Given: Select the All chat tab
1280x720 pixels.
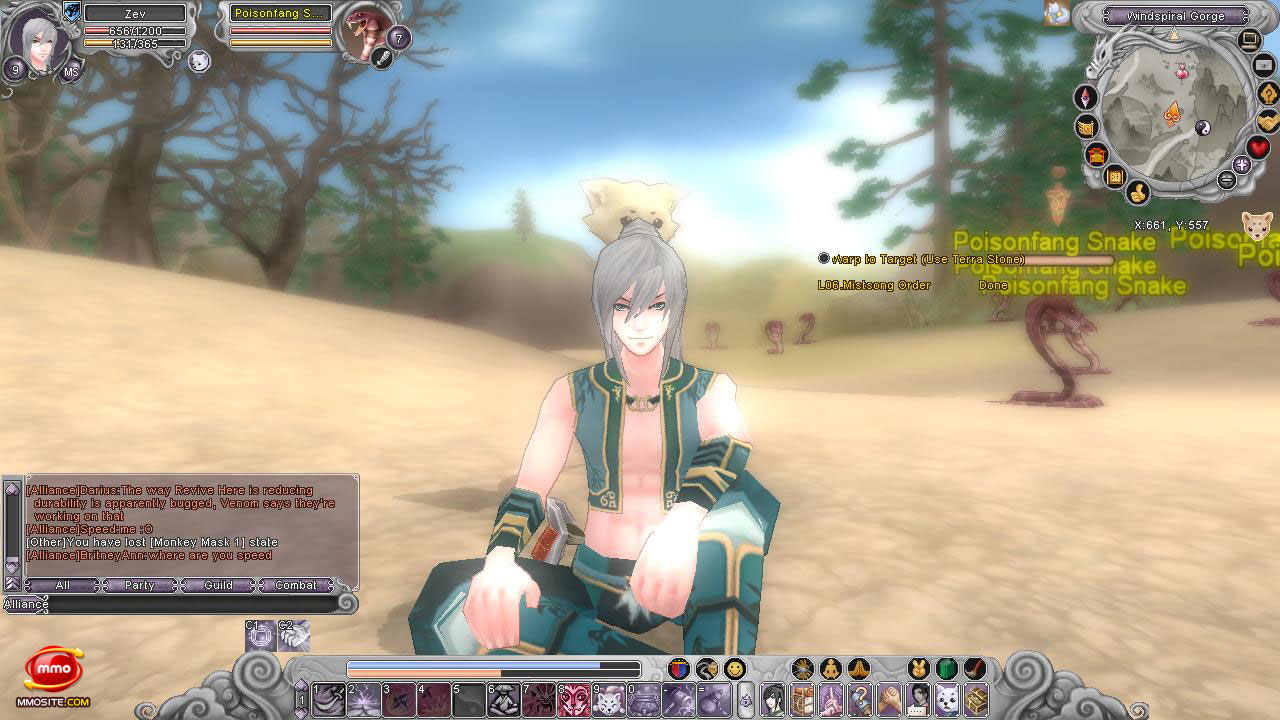Looking at the screenshot, I should coord(62,585).
